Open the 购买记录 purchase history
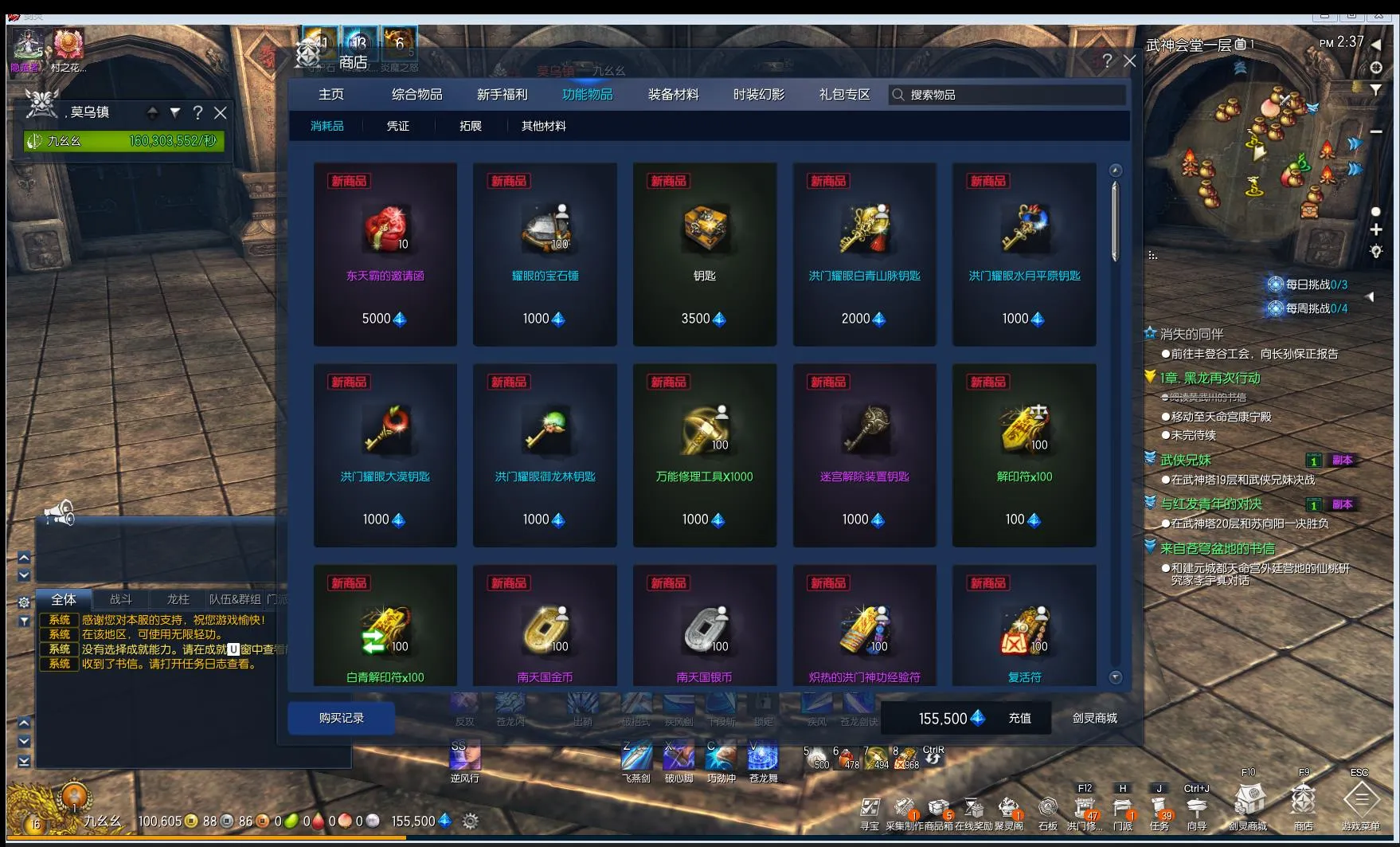Screen dimensions: 1400x847 pos(341,718)
